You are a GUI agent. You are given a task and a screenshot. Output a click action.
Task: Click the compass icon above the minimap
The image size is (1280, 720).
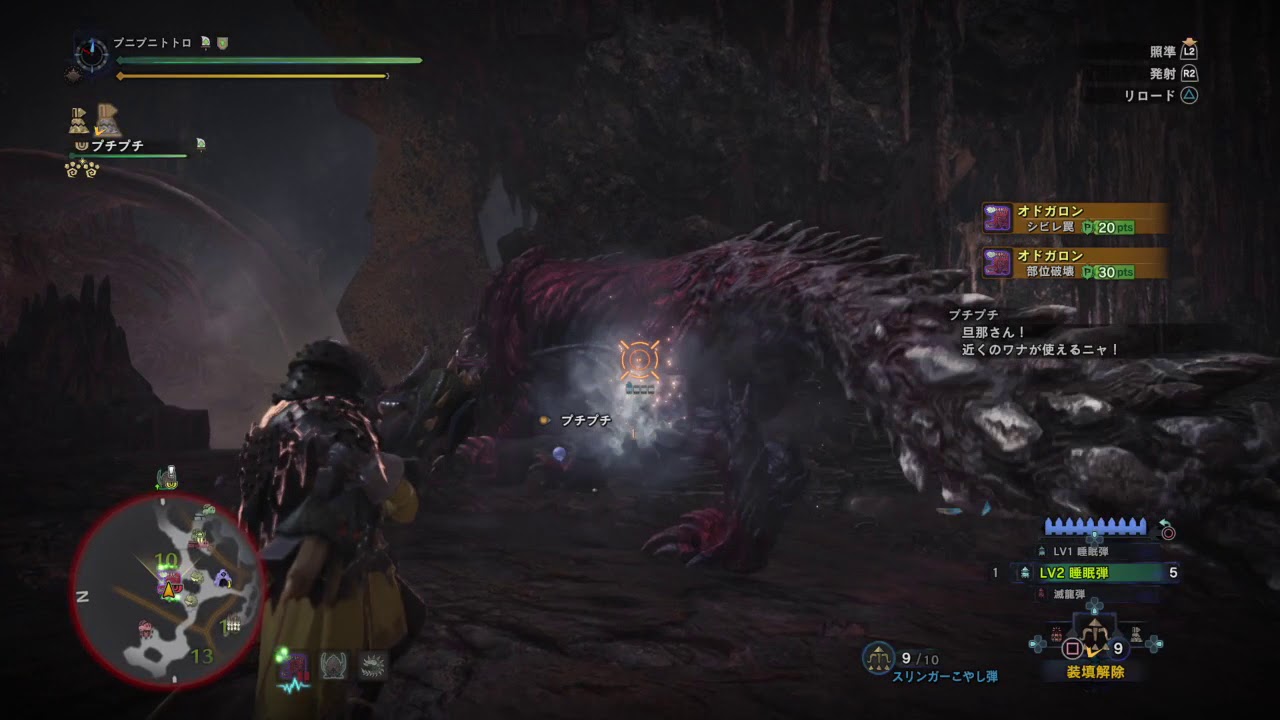click(x=91, y=54)
